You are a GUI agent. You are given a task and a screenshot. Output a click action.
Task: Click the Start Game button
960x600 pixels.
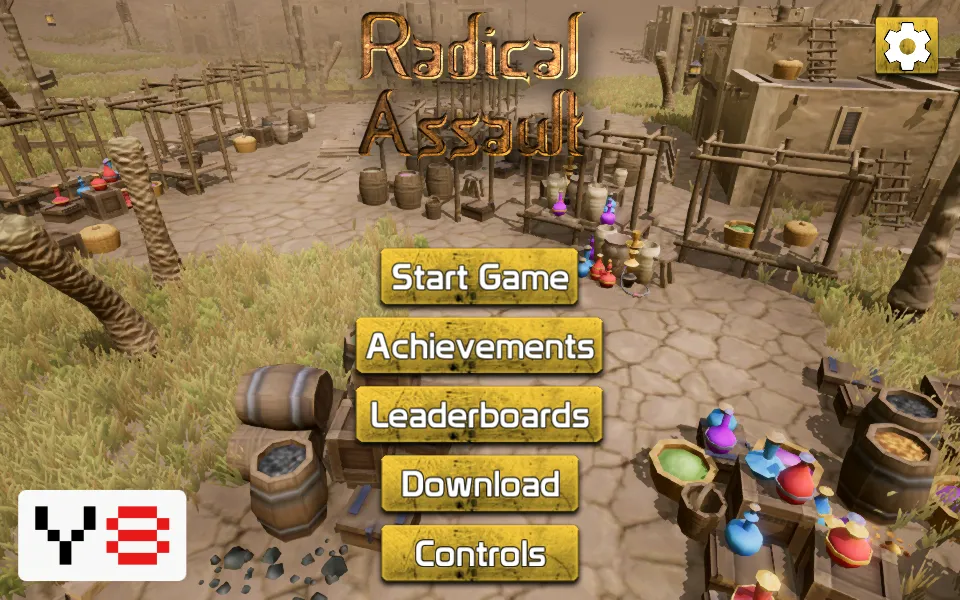tap(480, 277)
